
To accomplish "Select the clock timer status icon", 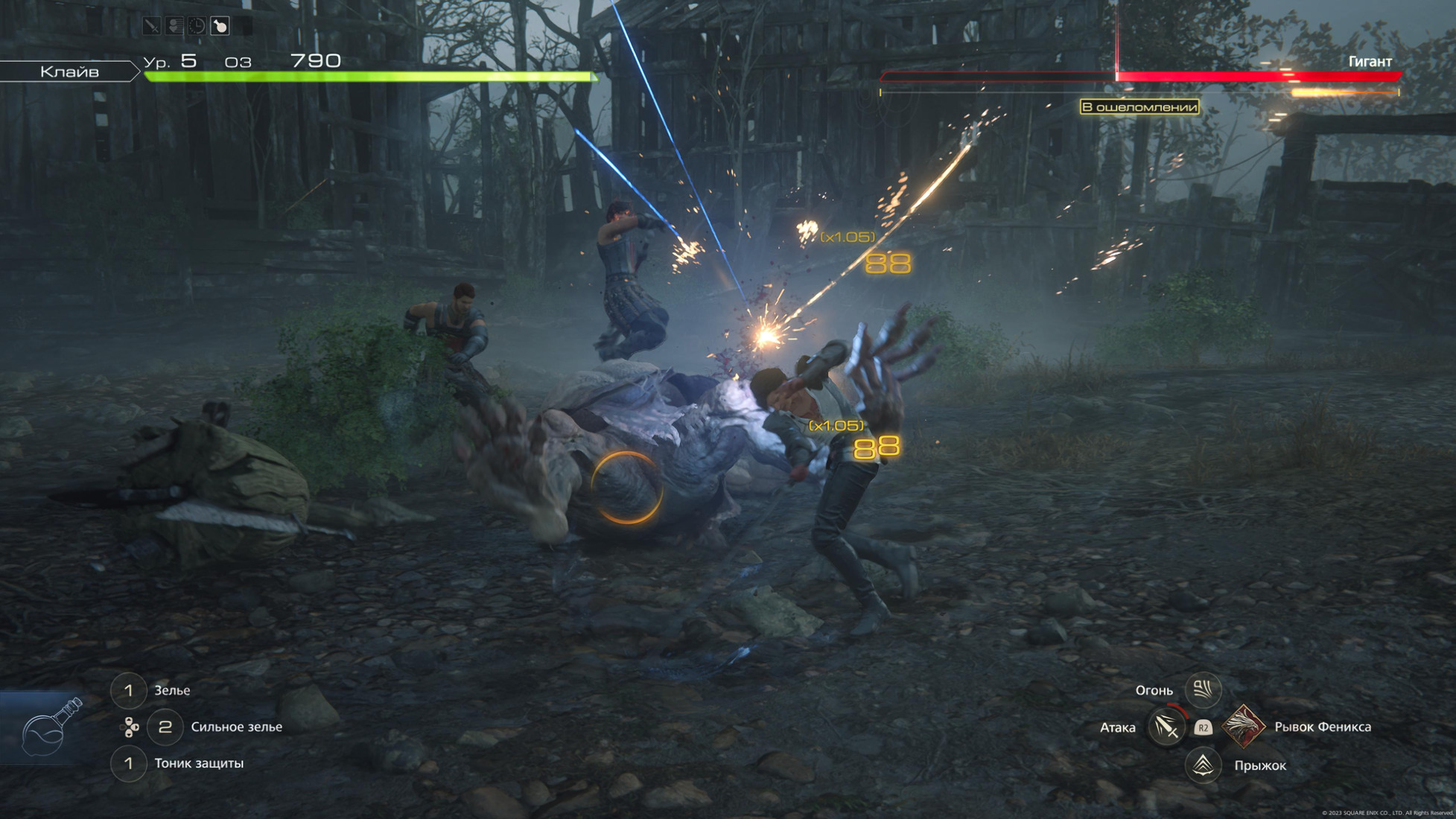I will (x=197, y=27).
